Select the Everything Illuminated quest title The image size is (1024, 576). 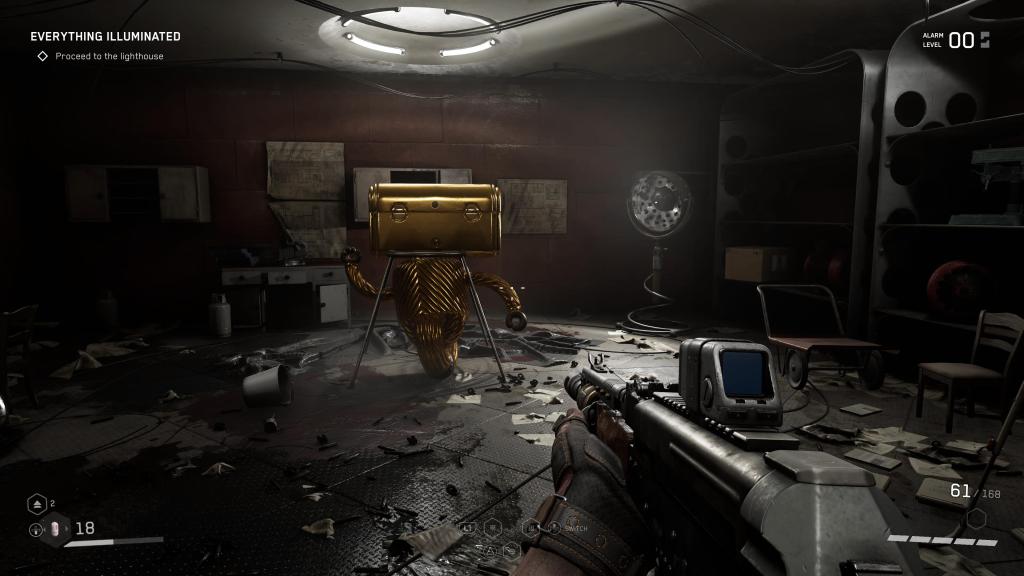pos(105,37)
